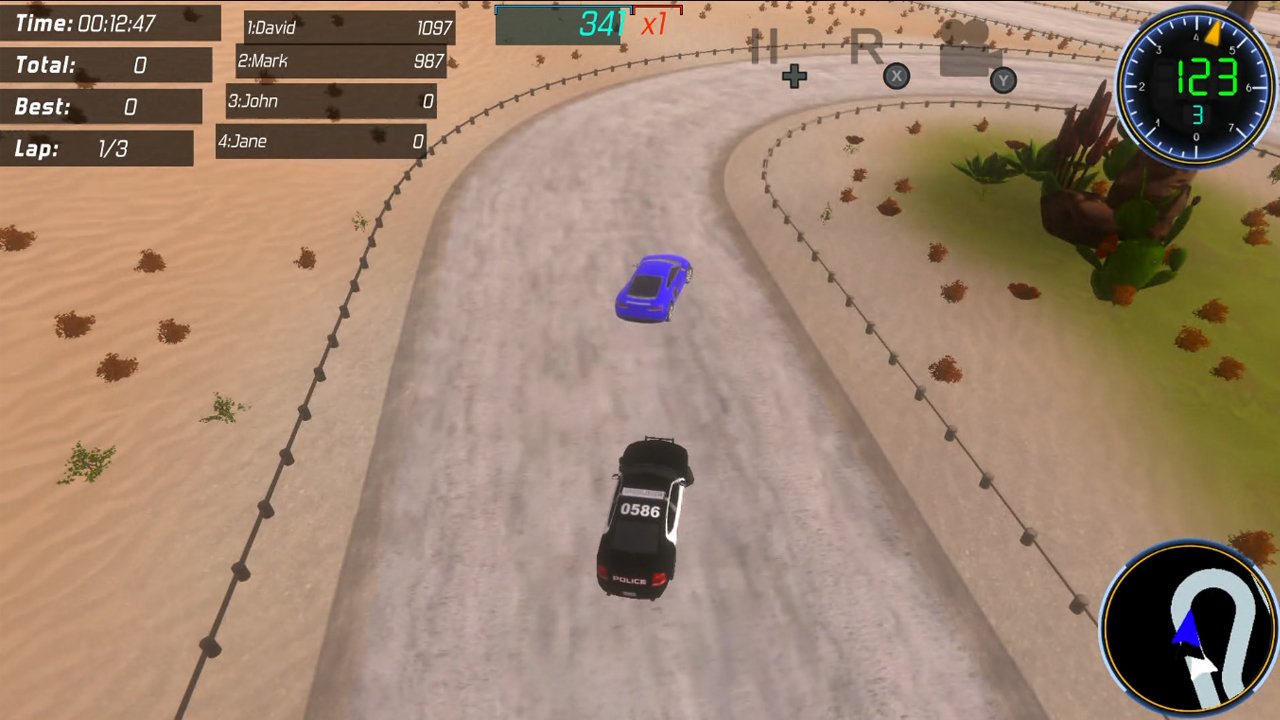Screen dimensions: 1280x720
Task: Expand David's leaderboard entry
Action: [347, 29]
